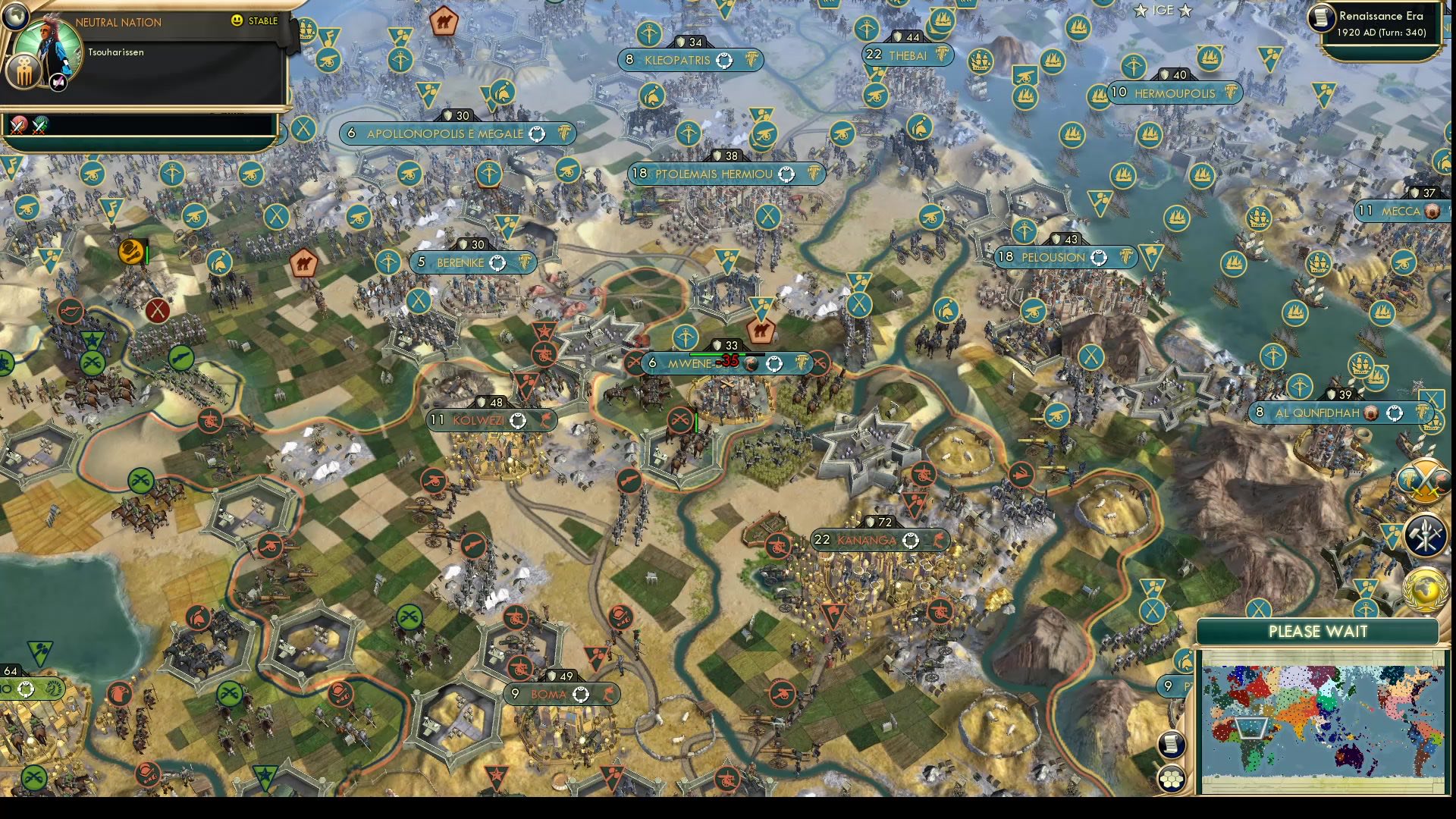Open the Notification Log scroll icon
Screen dimensions: 1456x819
[1170, 745]
